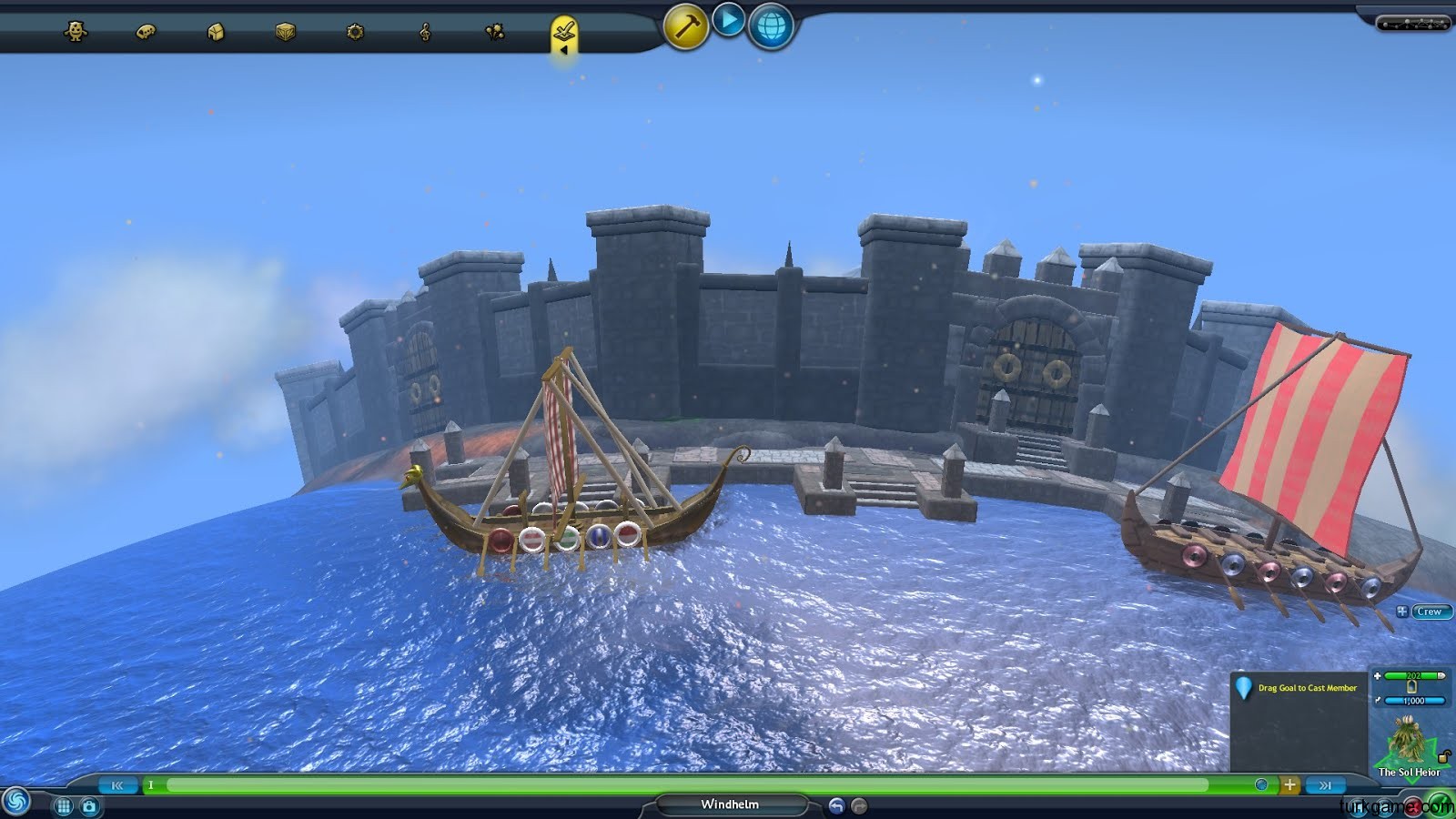This screenshot has height=819, width=1456.
Task: Open the Spore swirl main menu
Action: (15, 802)
